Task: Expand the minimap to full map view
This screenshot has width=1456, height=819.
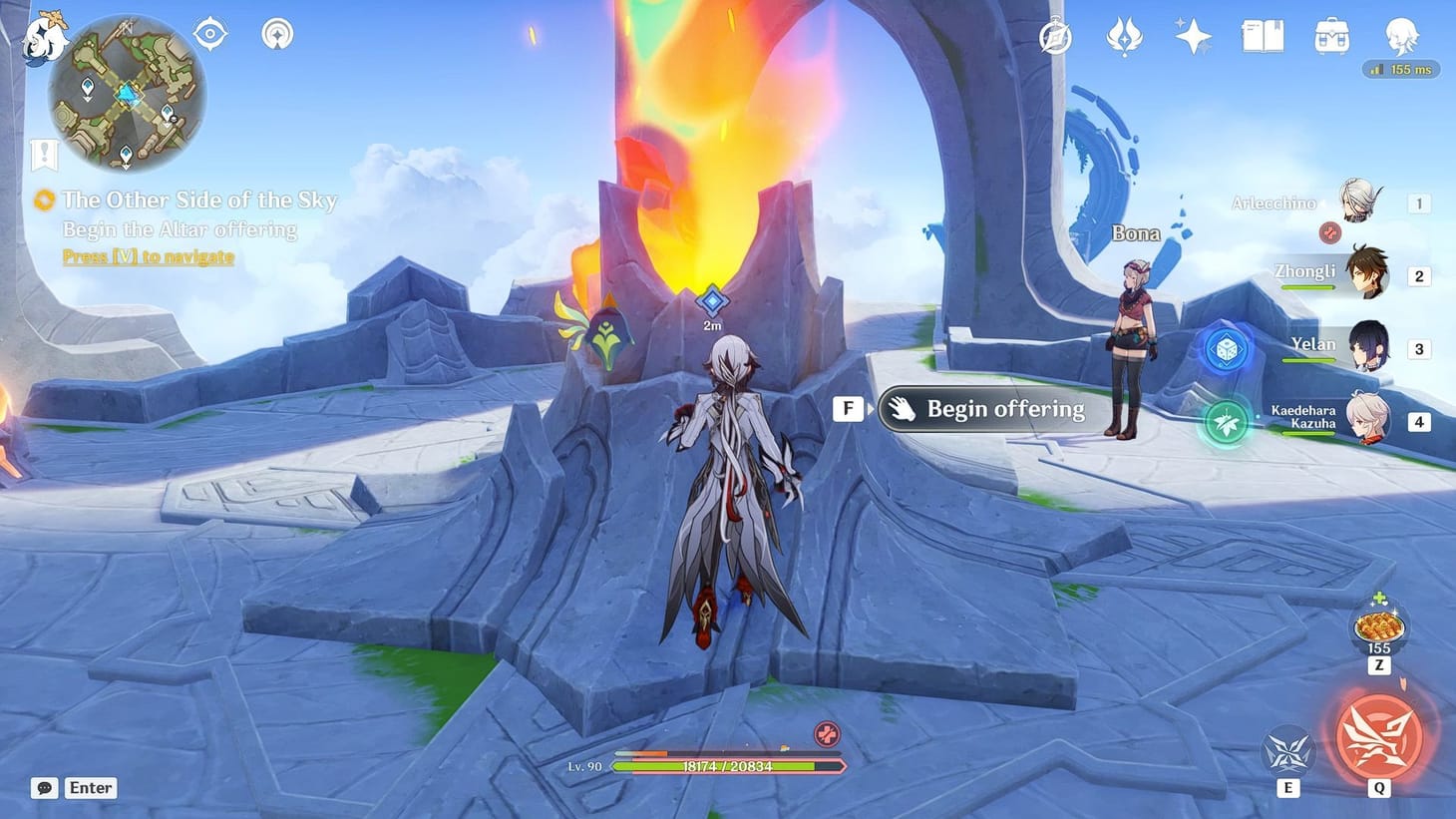Action: point(125,95)
